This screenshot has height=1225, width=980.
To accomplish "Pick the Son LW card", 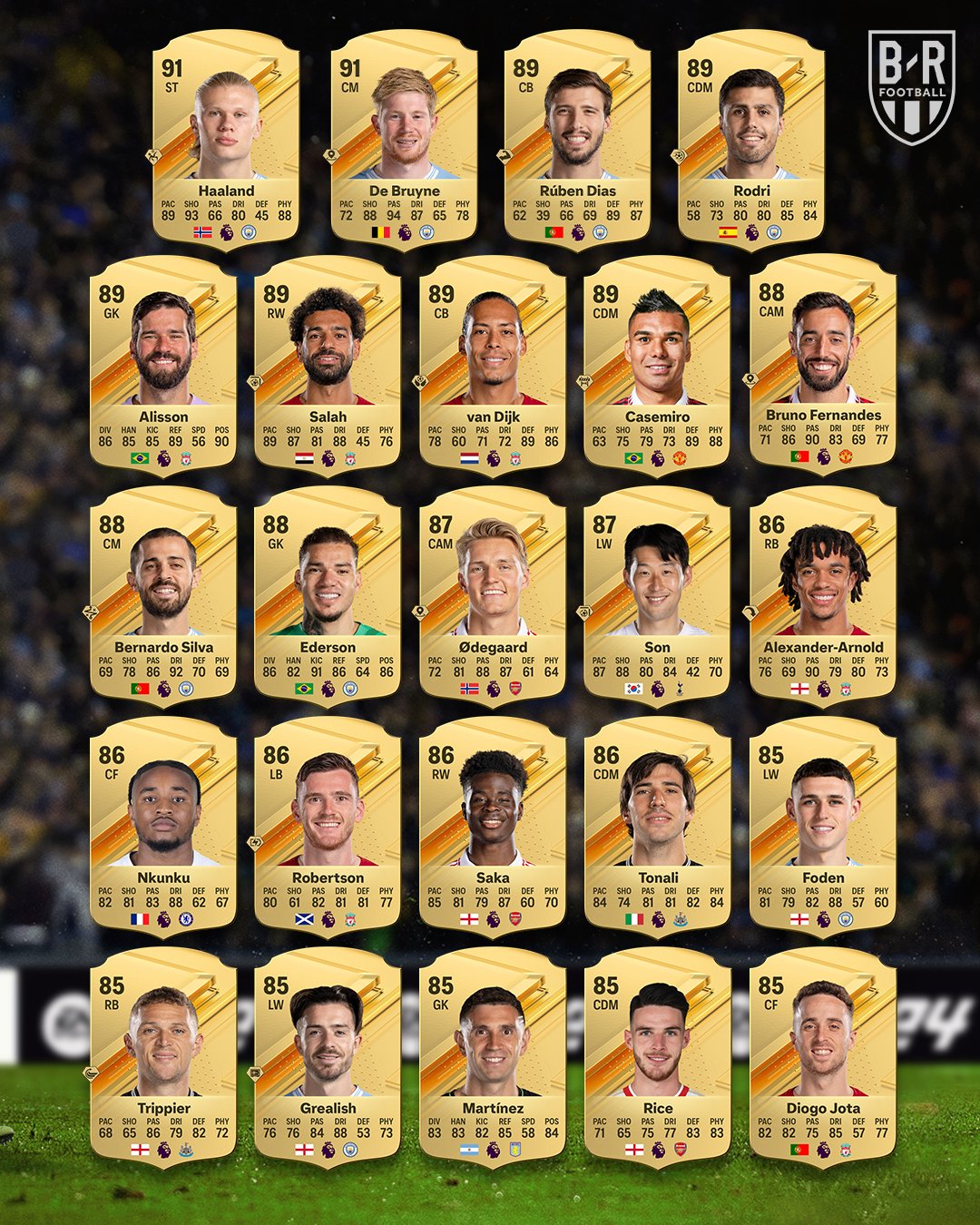I will (x=657, y=594).
